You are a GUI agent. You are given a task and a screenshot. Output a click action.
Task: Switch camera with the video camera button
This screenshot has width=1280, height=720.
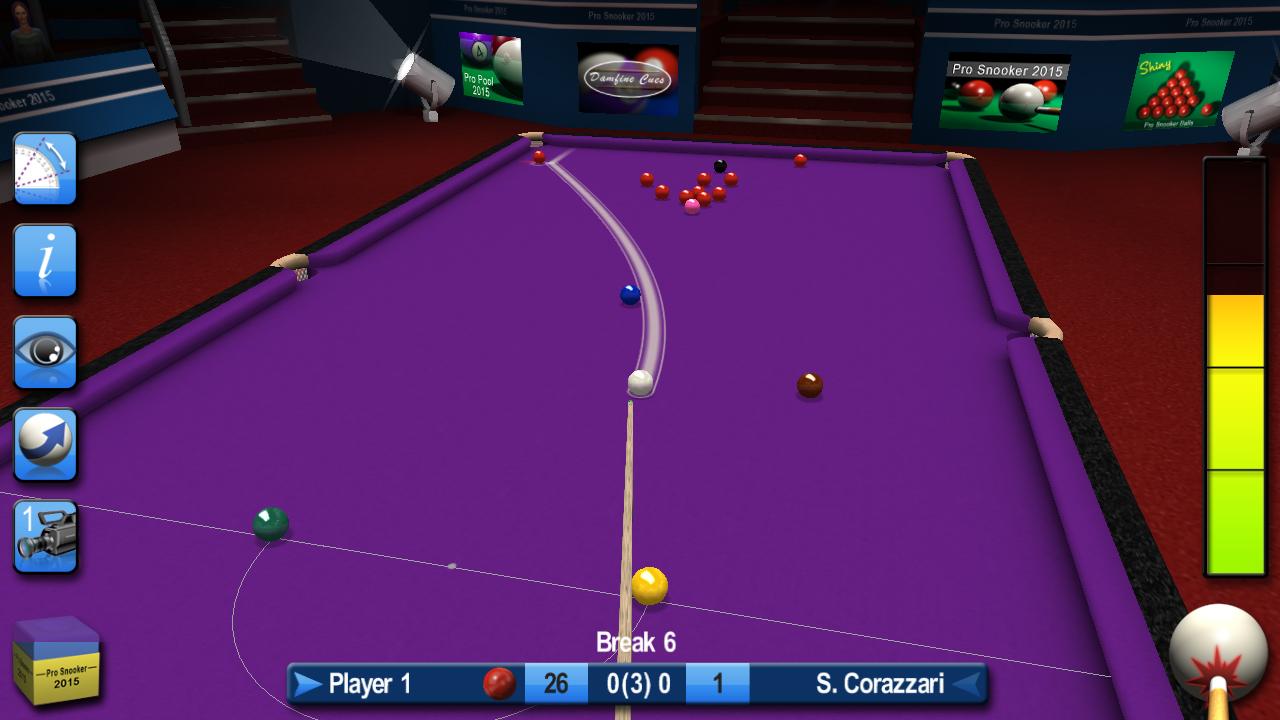coord(45,536)
